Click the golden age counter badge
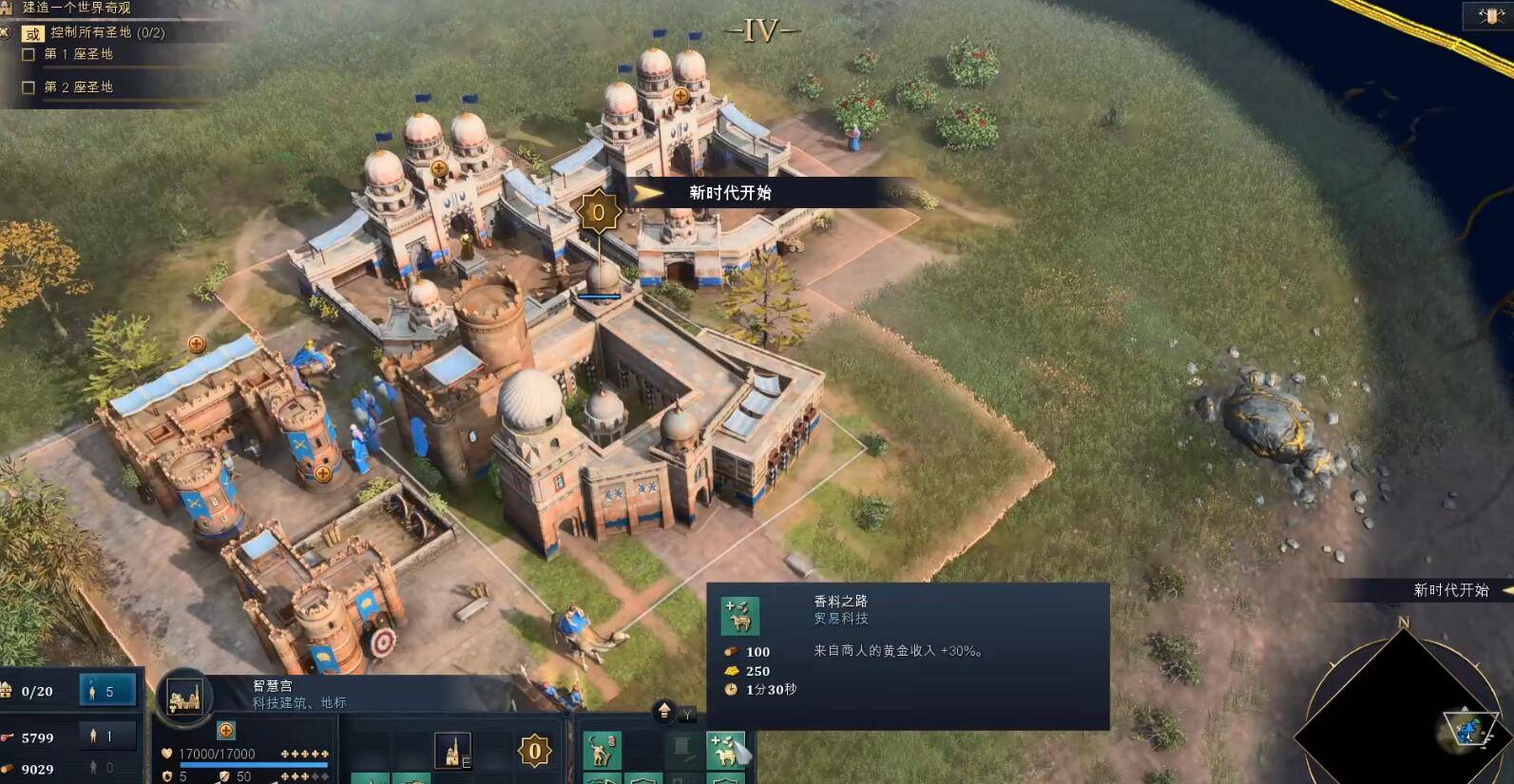1514x784 pixels. pyautogui.click(x=534, y=751)
